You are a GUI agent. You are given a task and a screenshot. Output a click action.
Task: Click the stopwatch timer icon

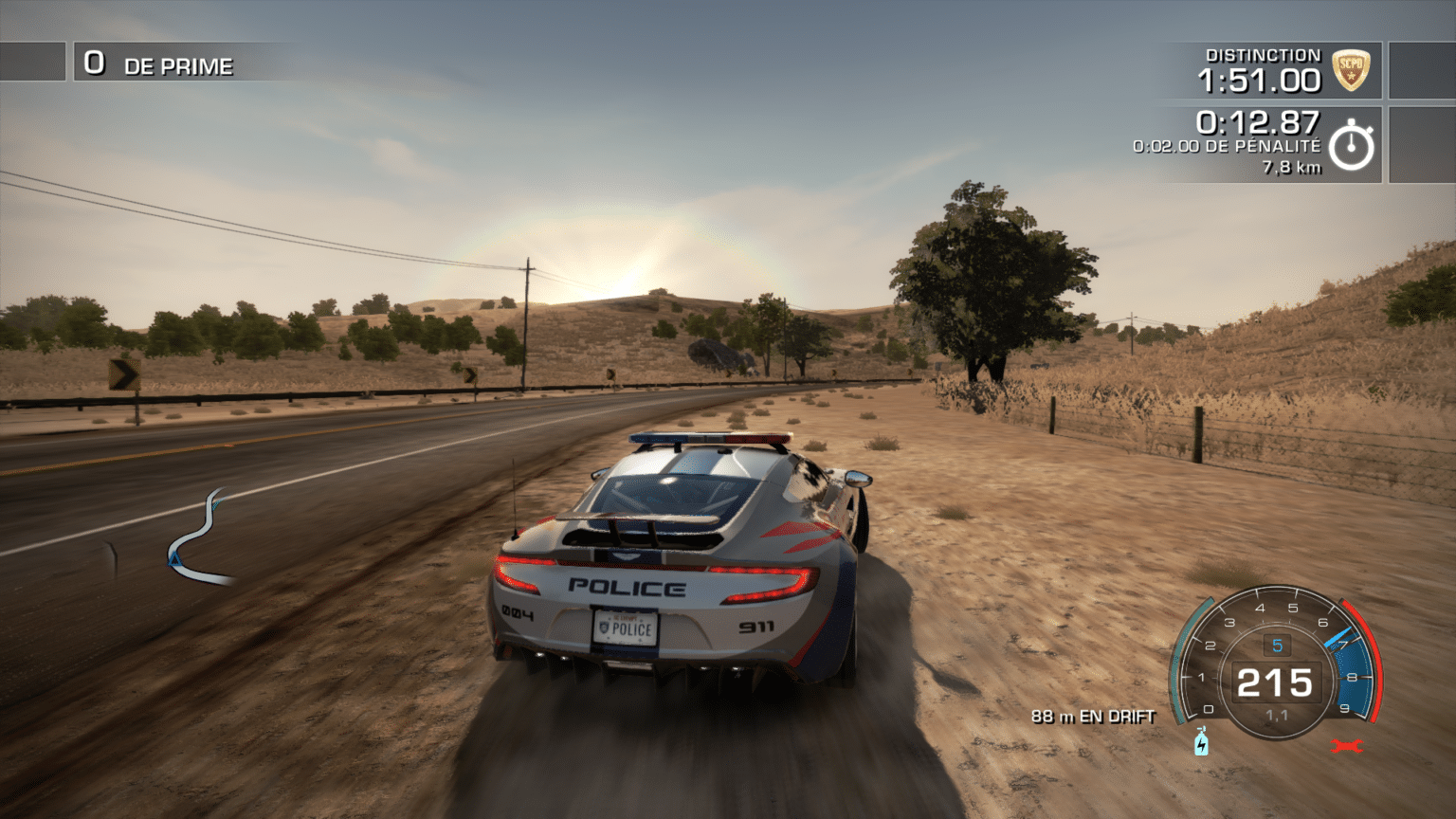1351,146
